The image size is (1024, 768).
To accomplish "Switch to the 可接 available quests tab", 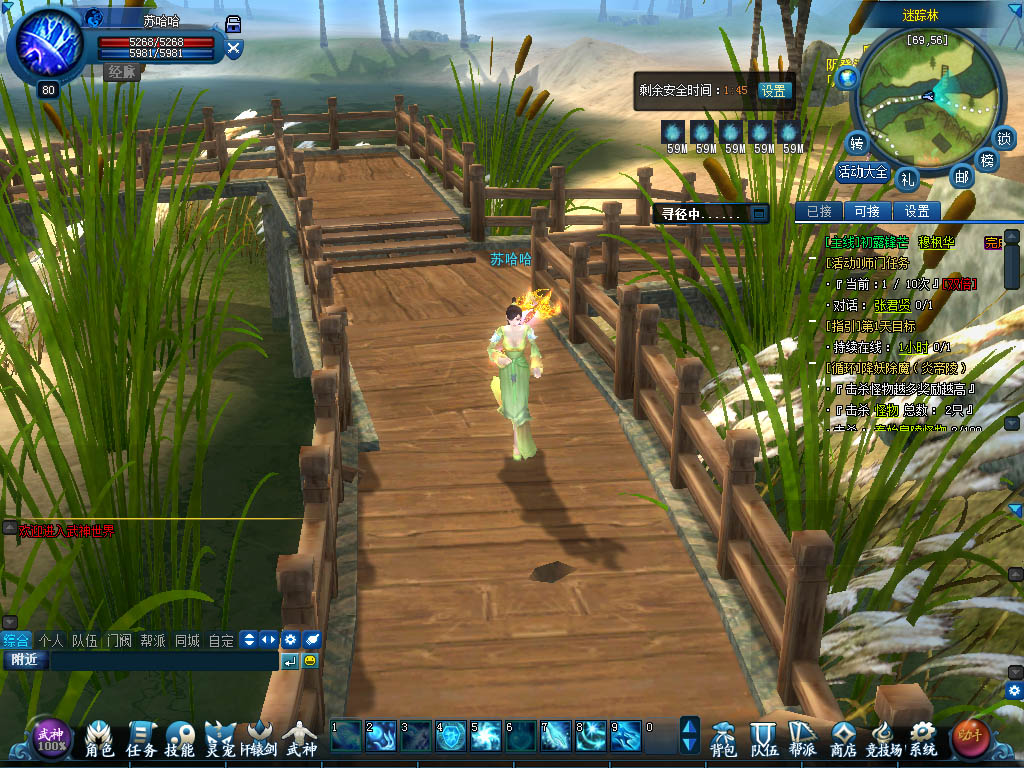I will click(866, 211).
